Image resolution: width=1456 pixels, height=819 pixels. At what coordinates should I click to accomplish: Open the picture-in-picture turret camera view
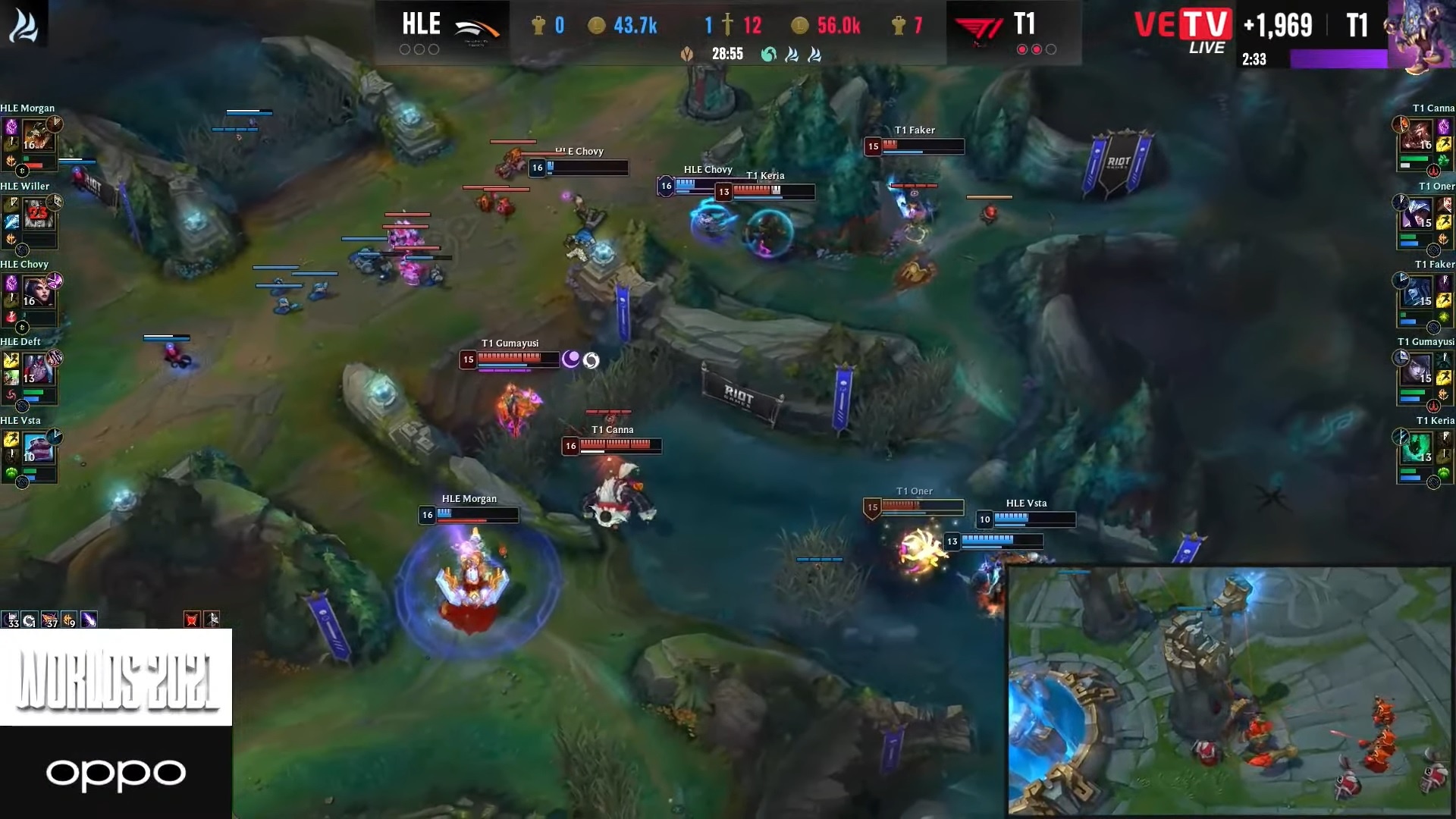coord(1230,690)
